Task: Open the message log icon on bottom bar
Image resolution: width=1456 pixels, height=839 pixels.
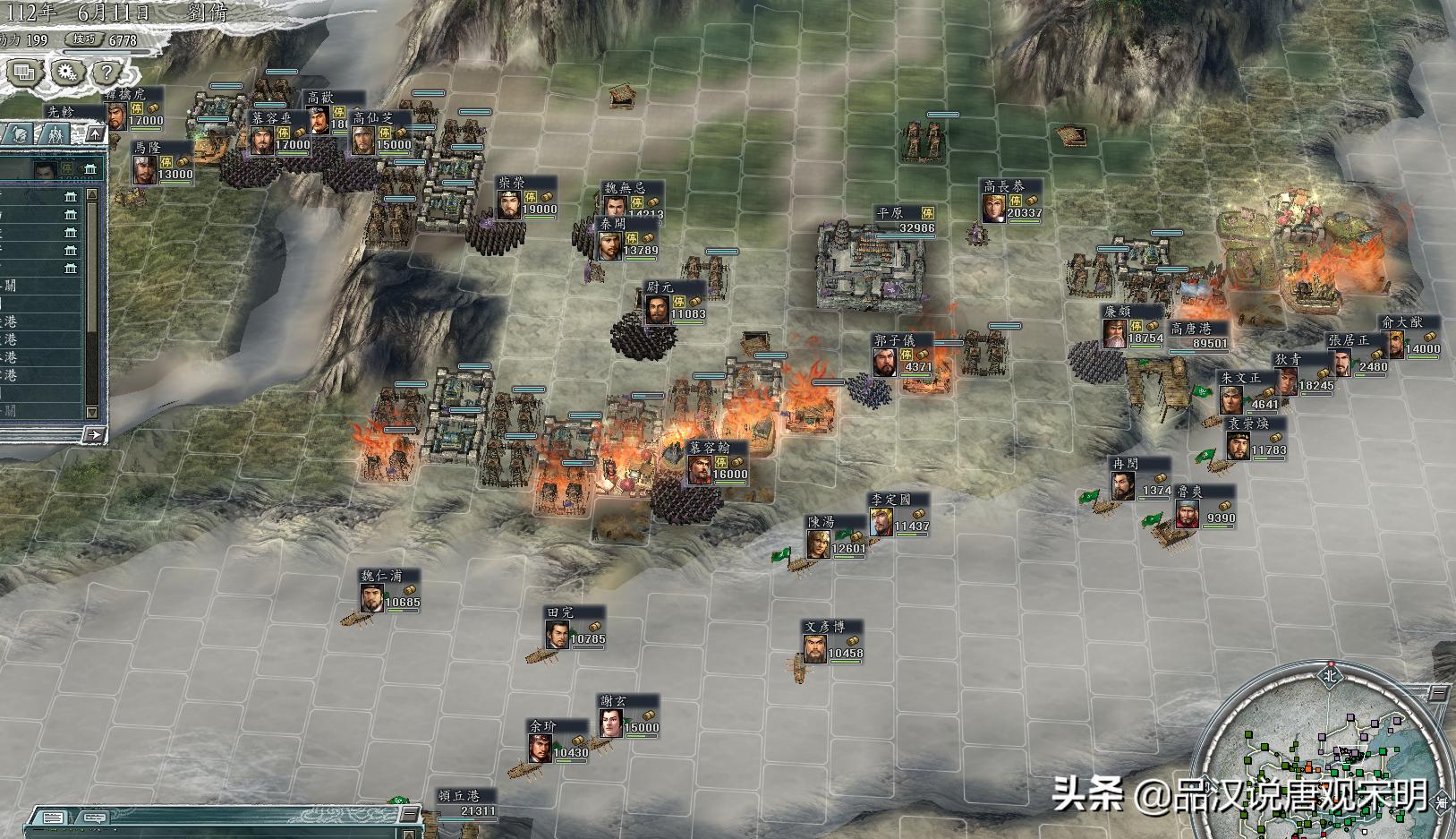Action: click(x=52, y=818)
